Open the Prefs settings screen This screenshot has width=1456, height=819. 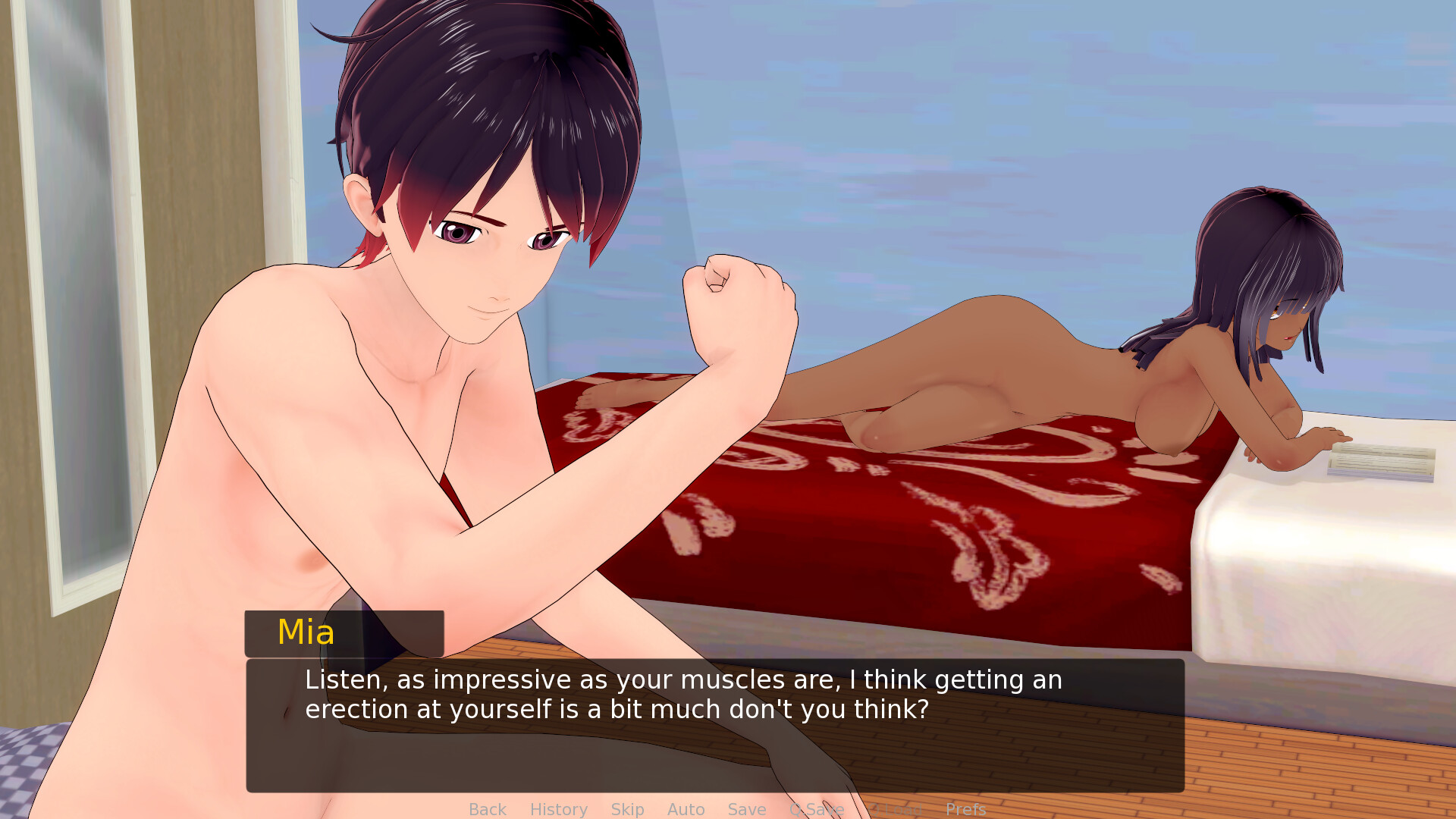pyautogui.click(x=965, y=809)
